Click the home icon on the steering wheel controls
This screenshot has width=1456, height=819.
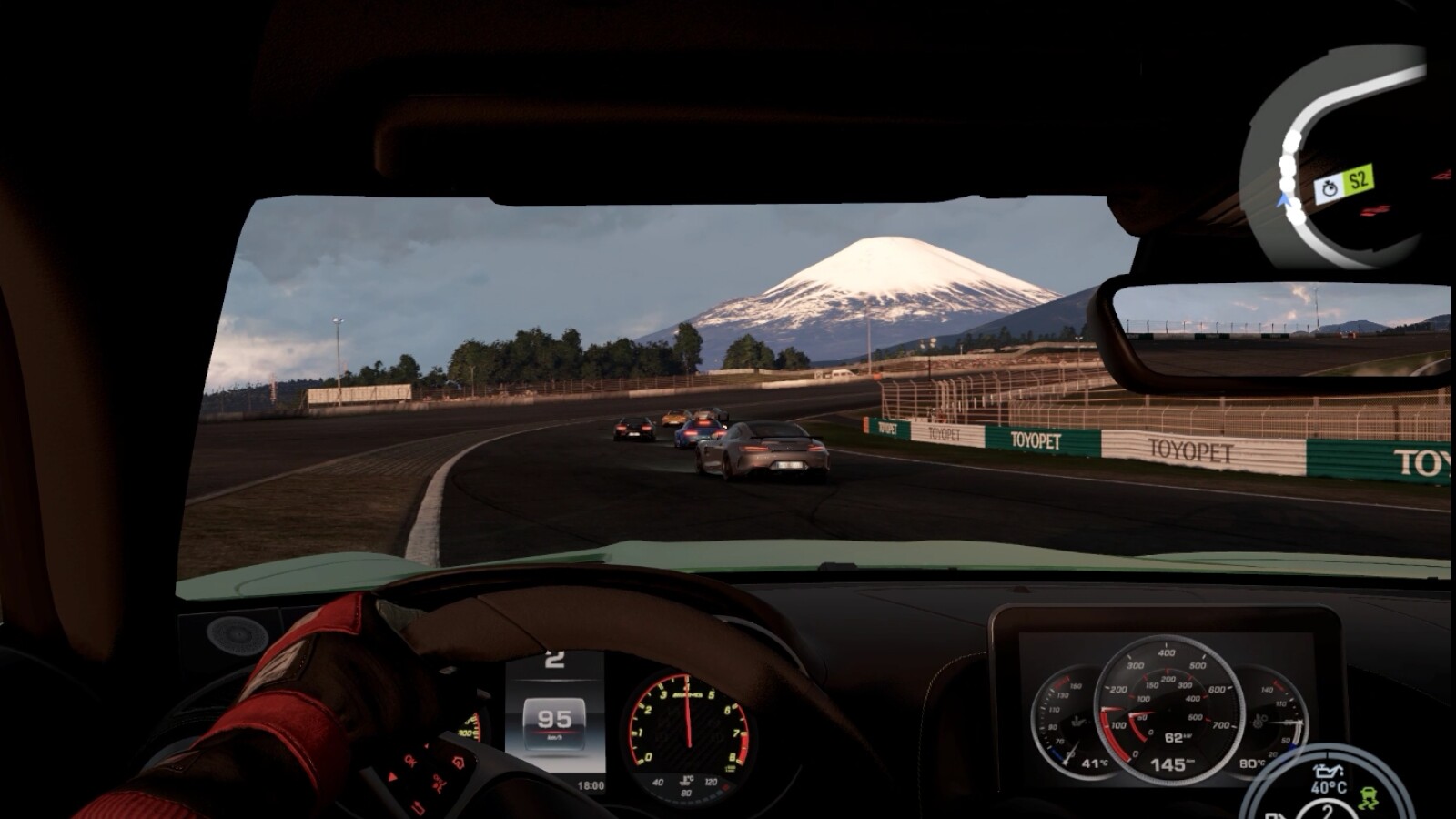458,763
